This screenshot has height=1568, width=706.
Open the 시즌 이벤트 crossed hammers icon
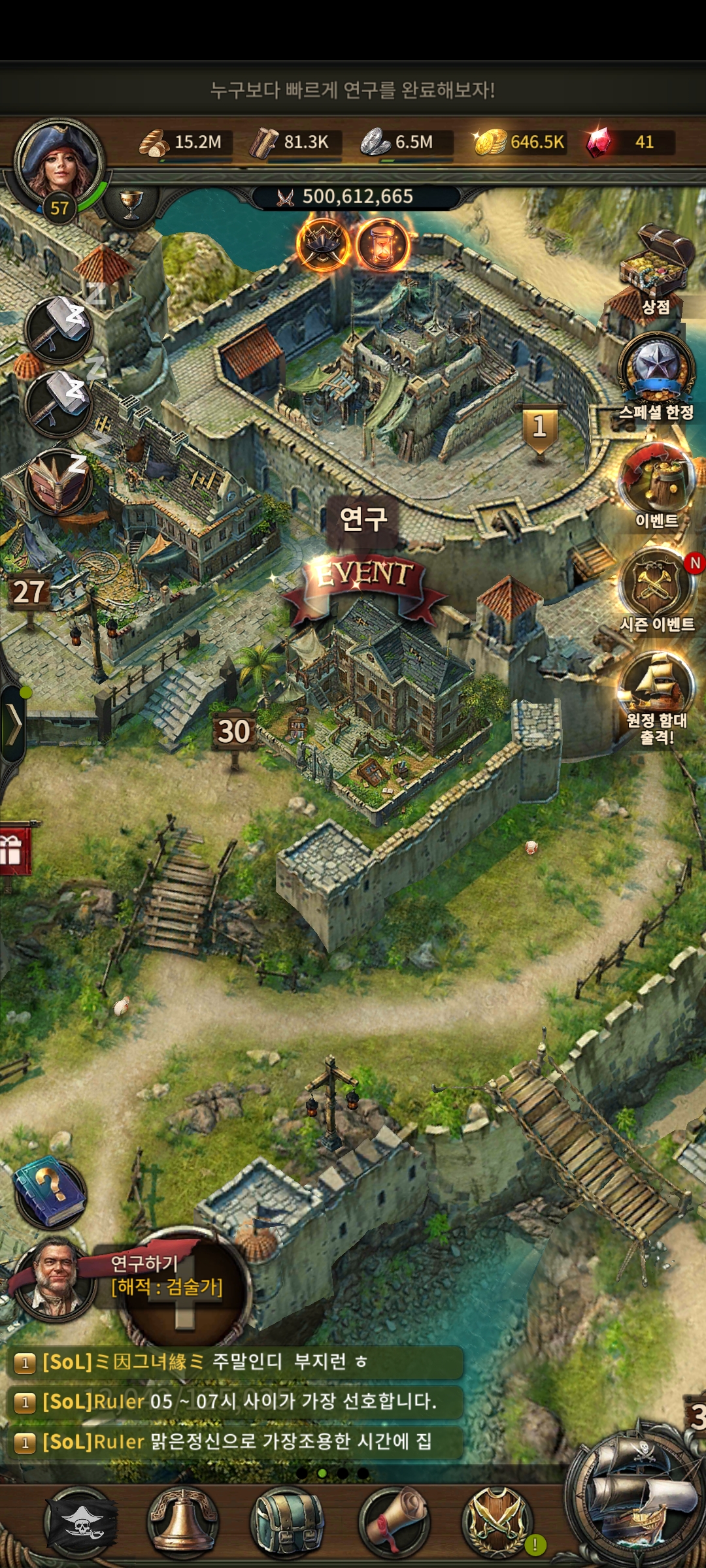point(656,583)
